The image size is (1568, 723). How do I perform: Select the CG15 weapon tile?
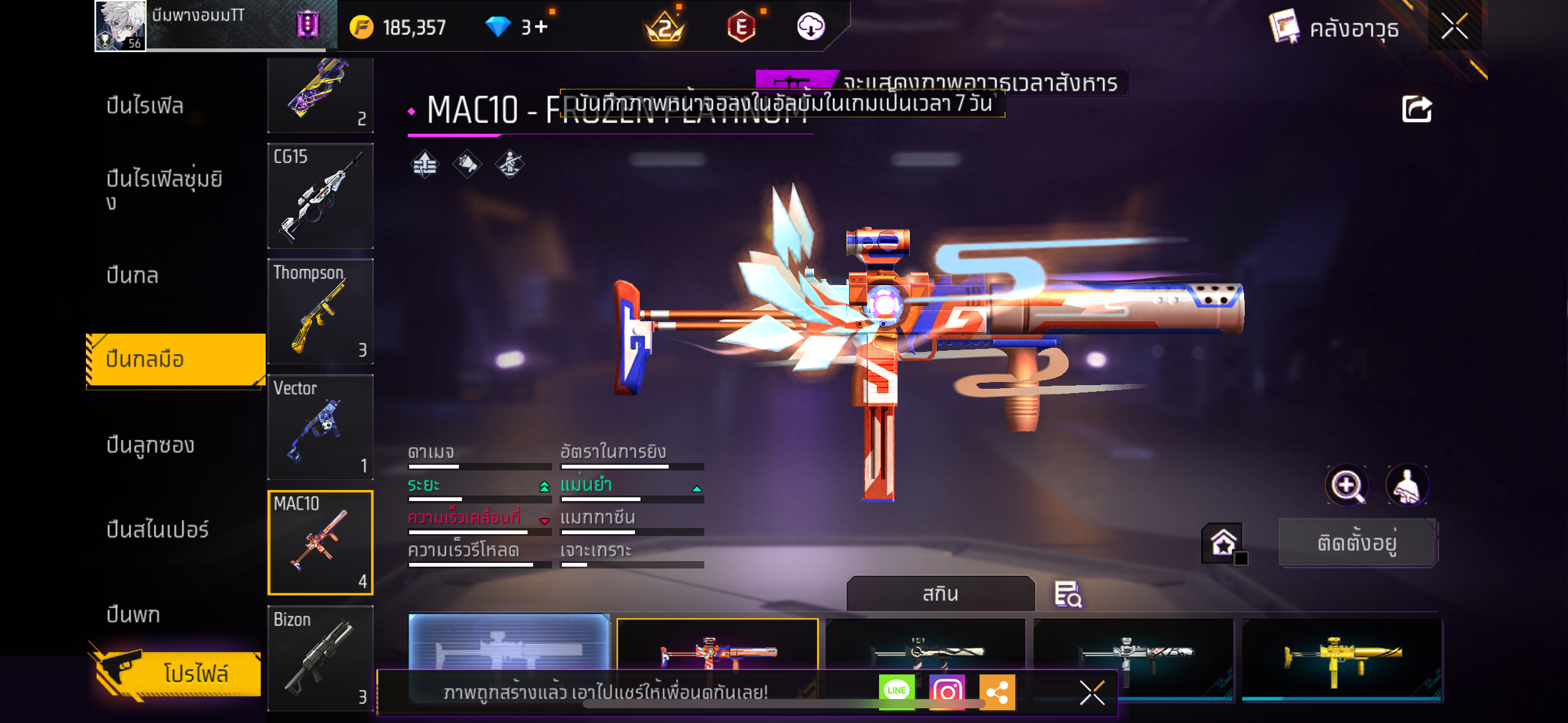click(320, 196)
